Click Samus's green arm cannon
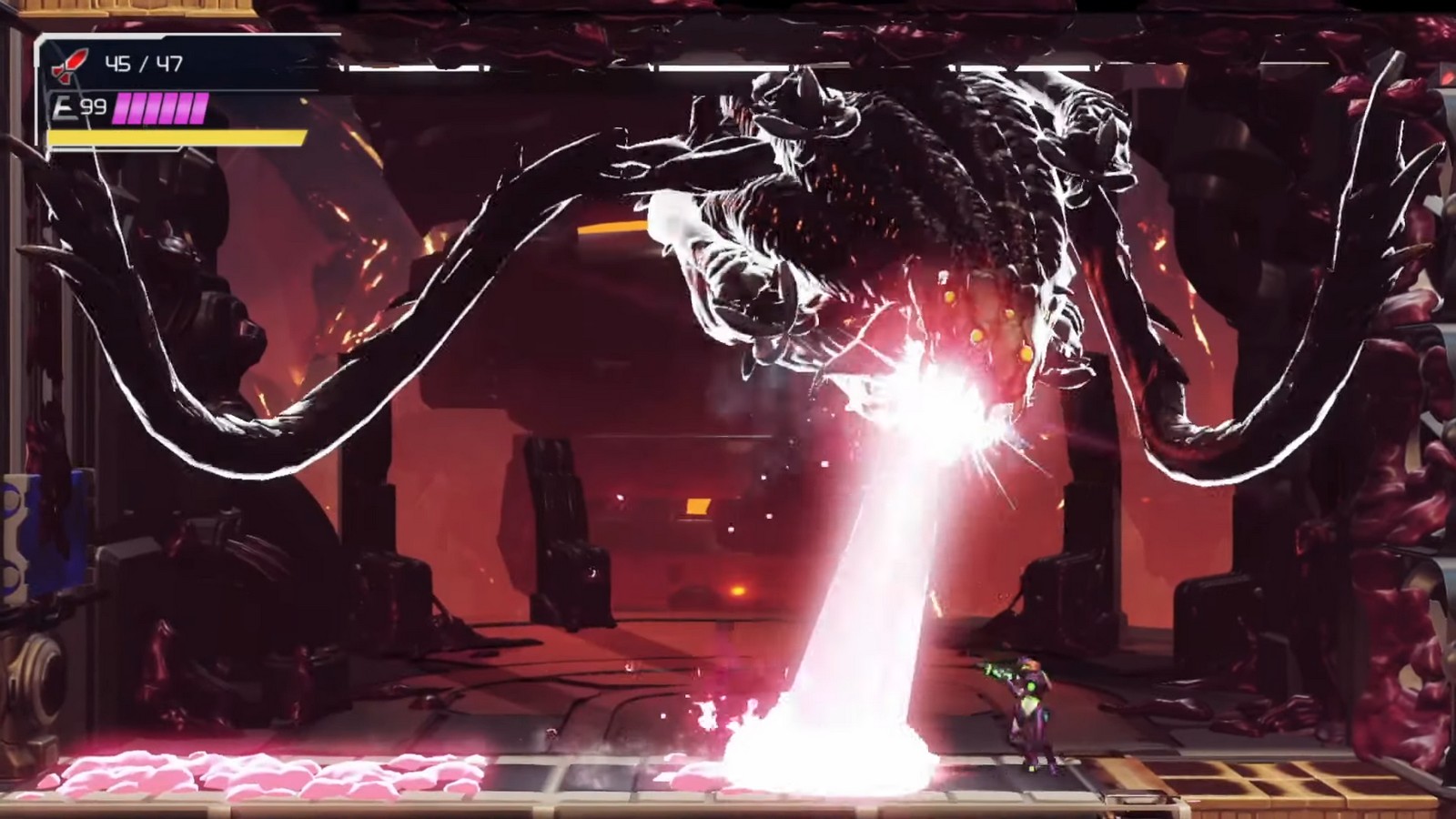This screenshot has height=819, width=1456. coord(999,672)
